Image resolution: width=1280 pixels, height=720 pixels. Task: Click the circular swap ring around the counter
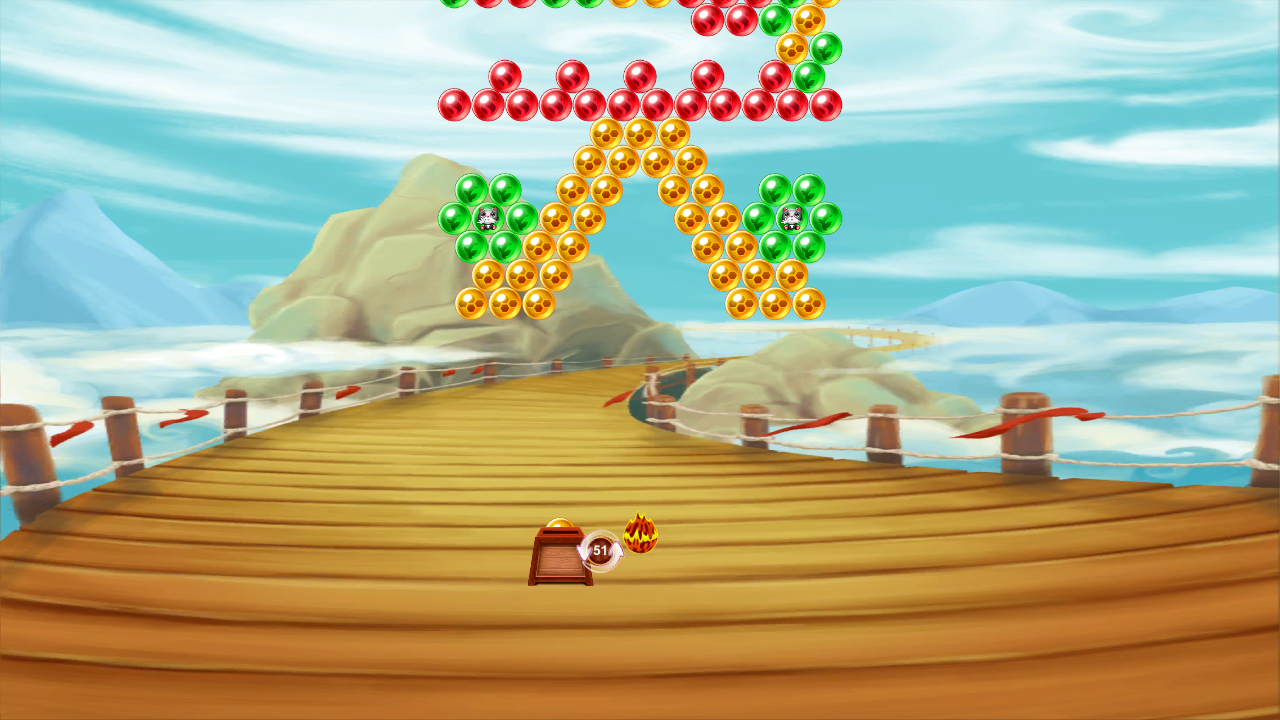click(600, 549)
